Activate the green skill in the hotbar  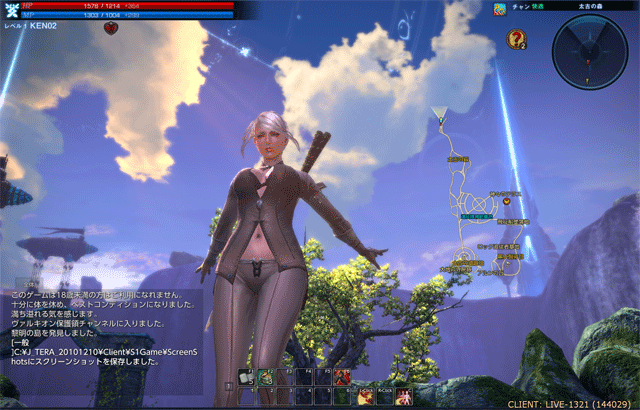[x=266, y=378]
